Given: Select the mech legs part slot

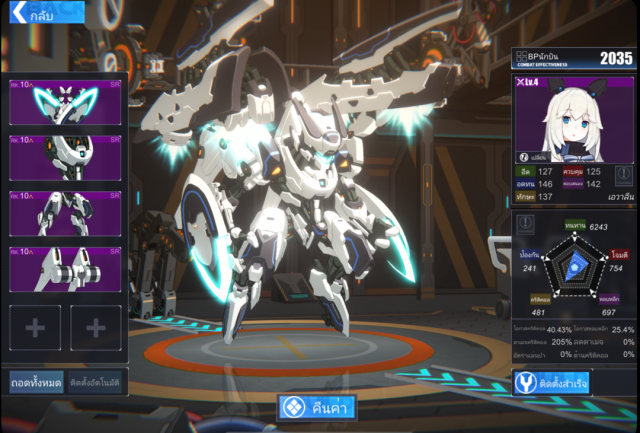Looking at the screenshot, I should (x=65, y=214).
